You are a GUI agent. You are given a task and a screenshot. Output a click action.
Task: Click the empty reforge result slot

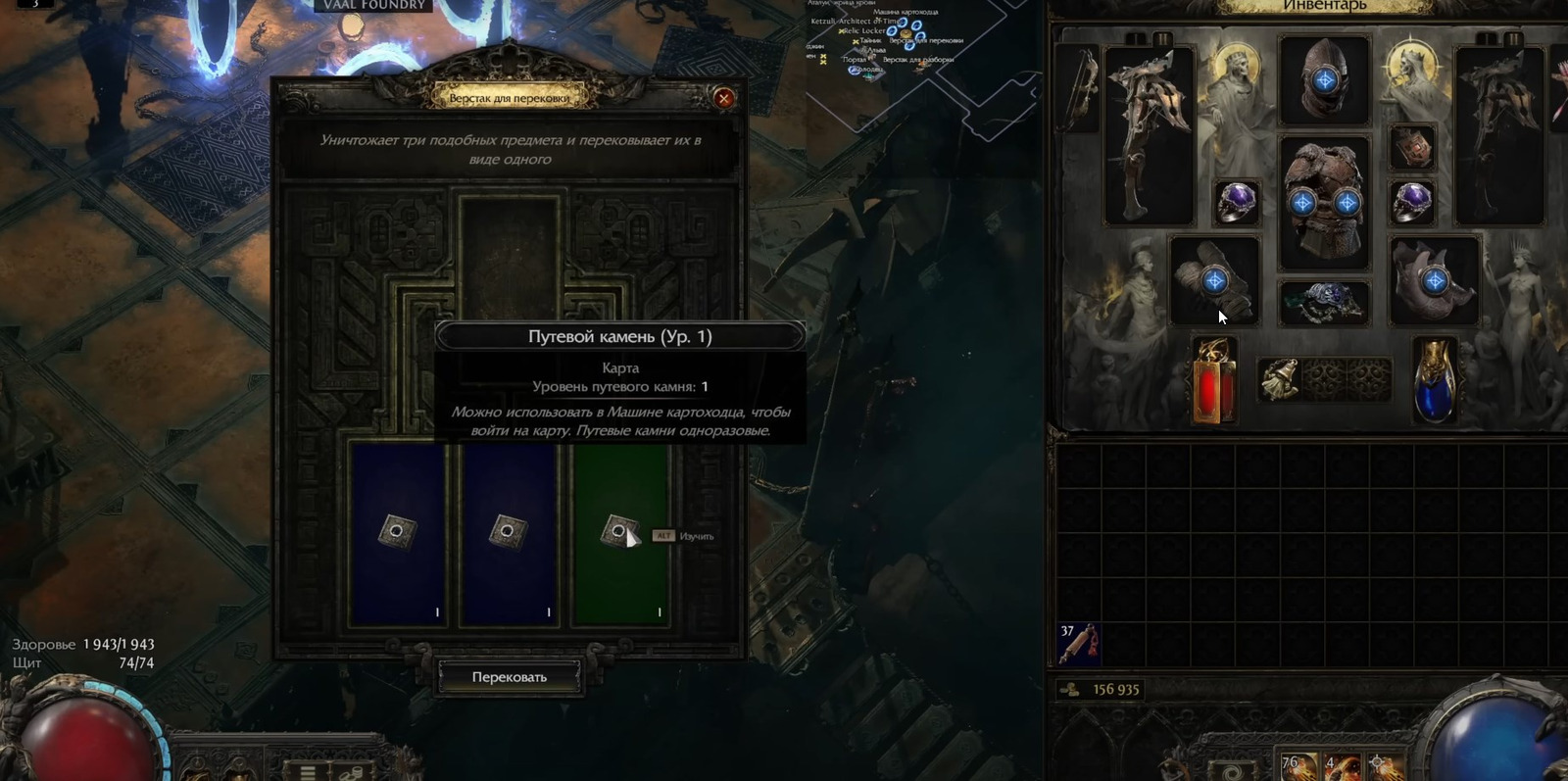[510, 257]
